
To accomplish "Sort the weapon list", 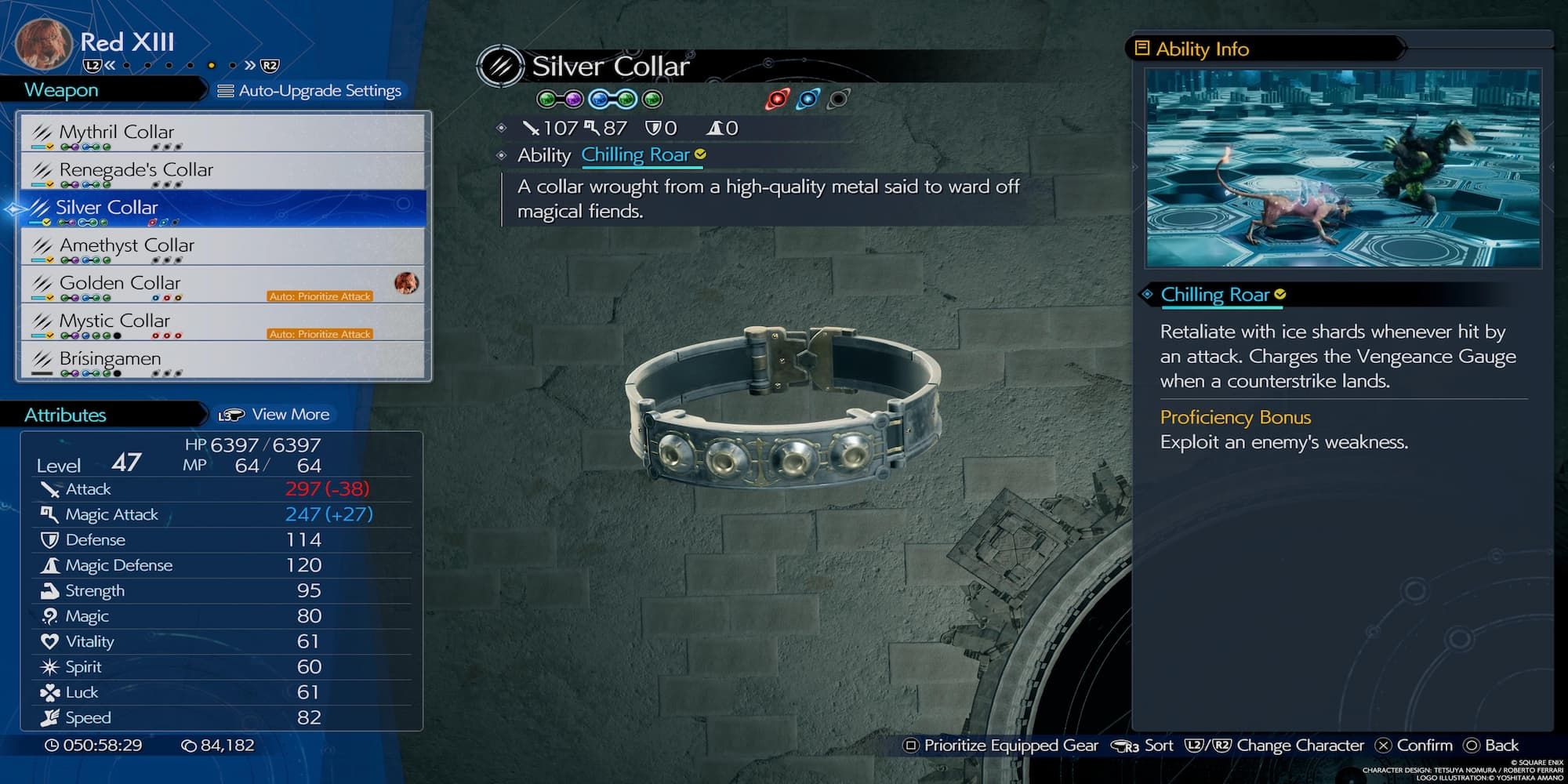I will [x=1144, y=746].
